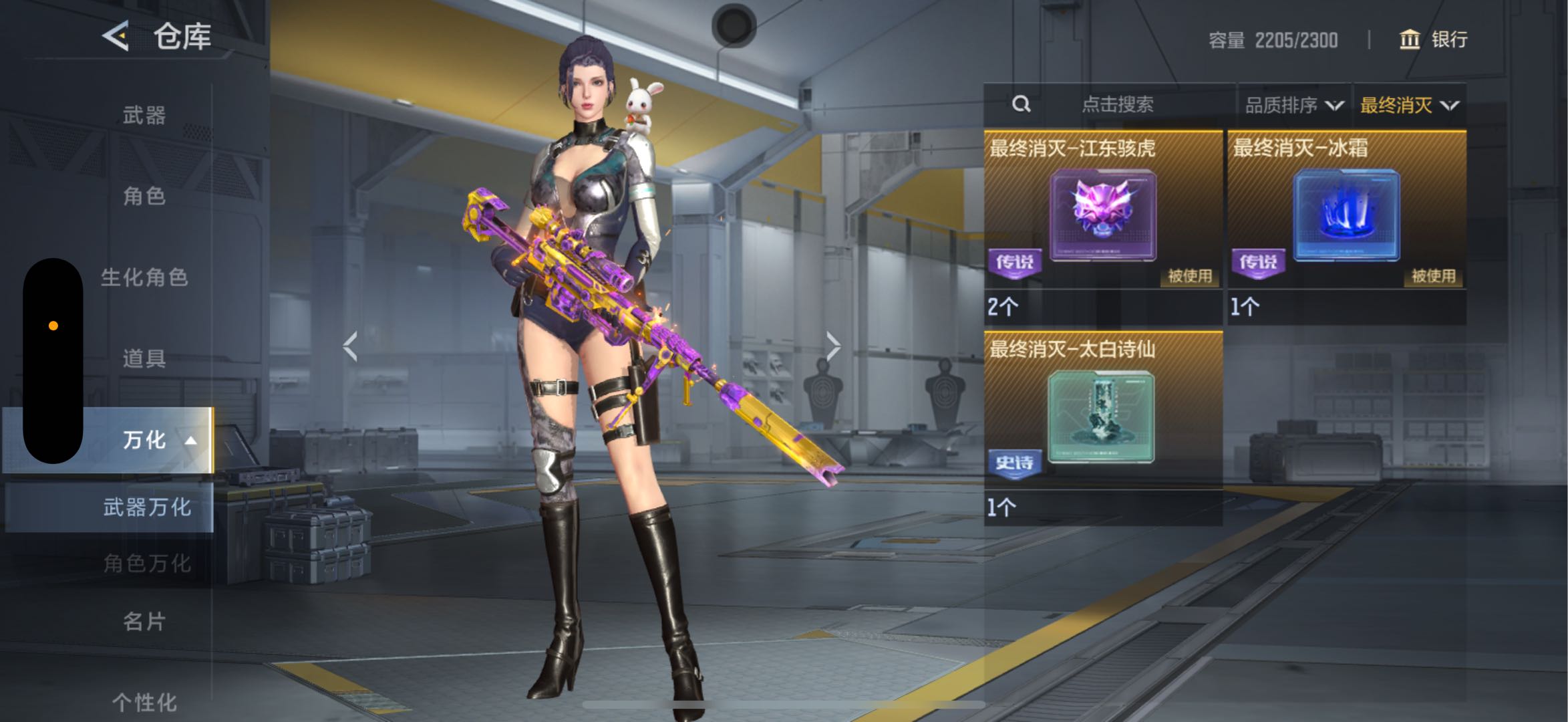The height and width of the screenshot is (722, 1568).
Task: Open the 银行 bank
Action: pyautogui.click(x=1433, y=40)
